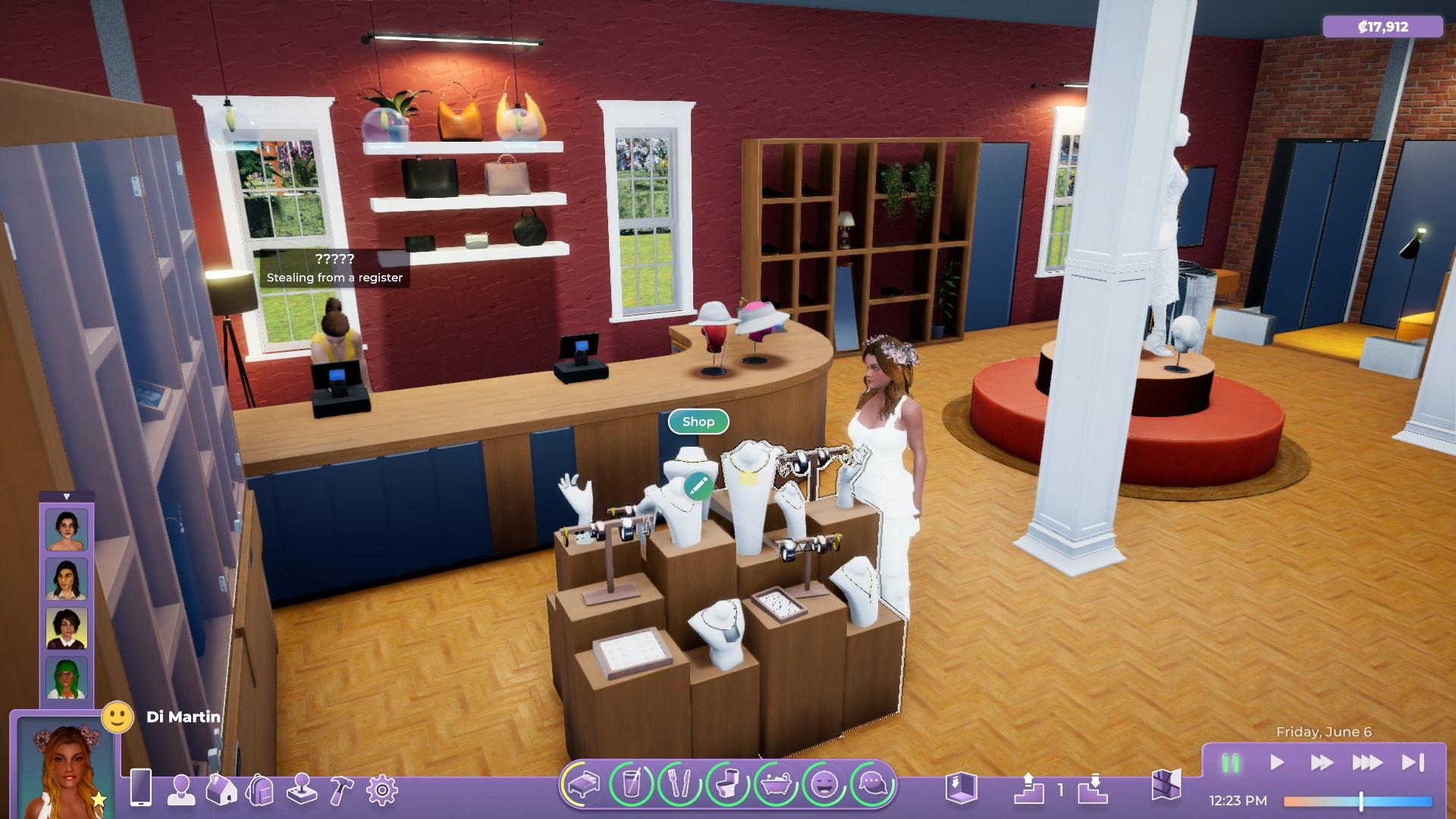Check the sleep need bed icon
Image resolution: width=1456 pixels, height=819 pixels.
pyautogui.click(x=583, y=783)
